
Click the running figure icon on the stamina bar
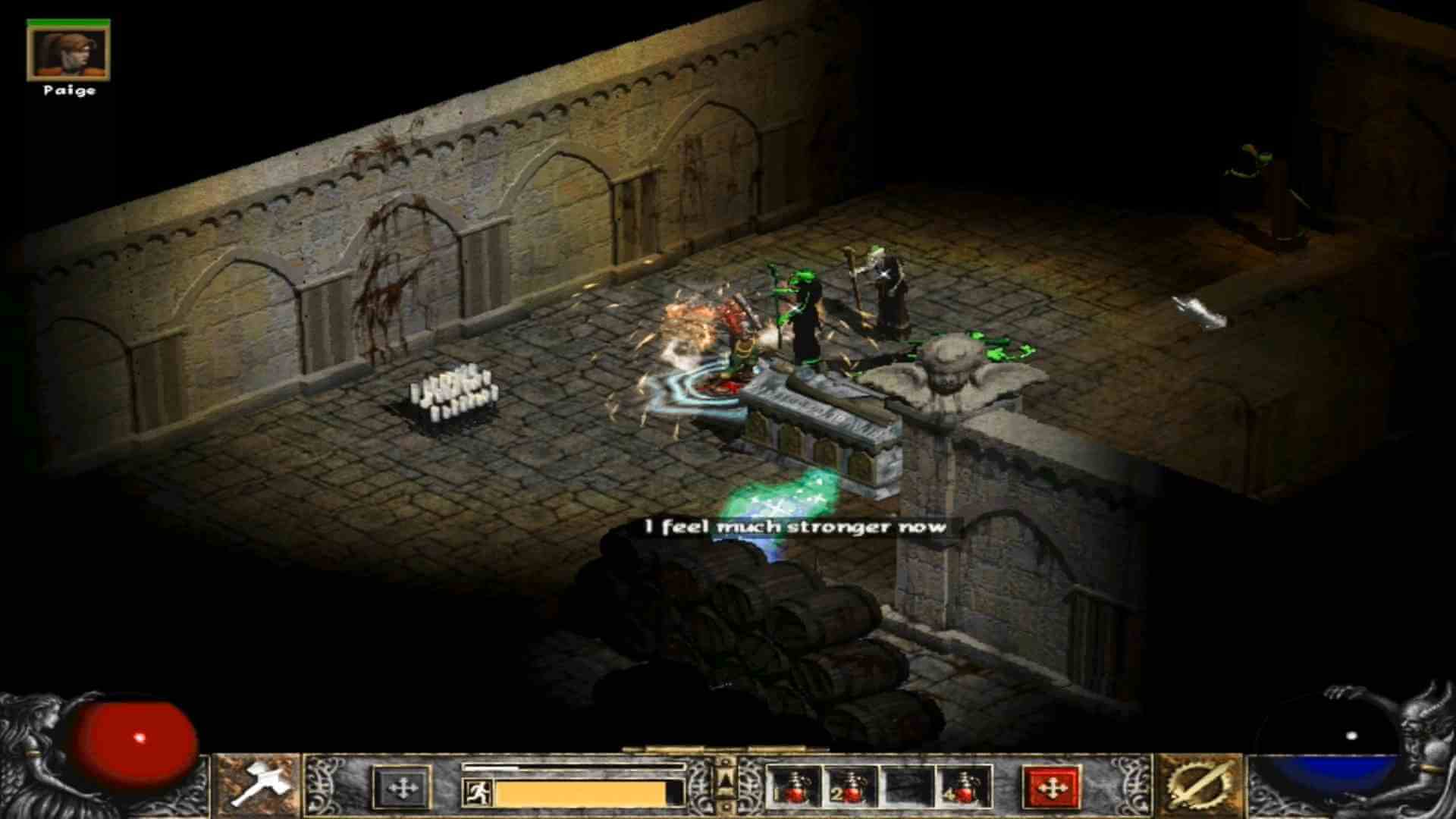pos(478,791)
